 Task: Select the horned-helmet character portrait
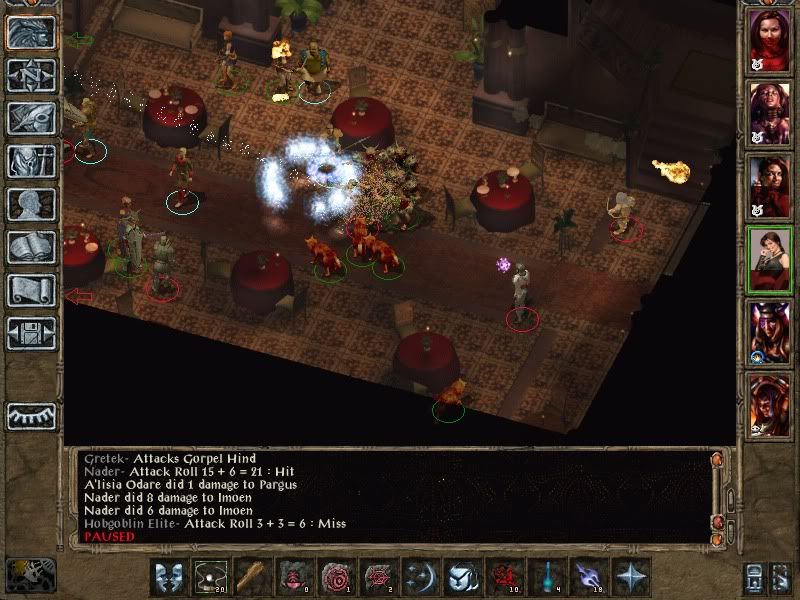(769, 331)
